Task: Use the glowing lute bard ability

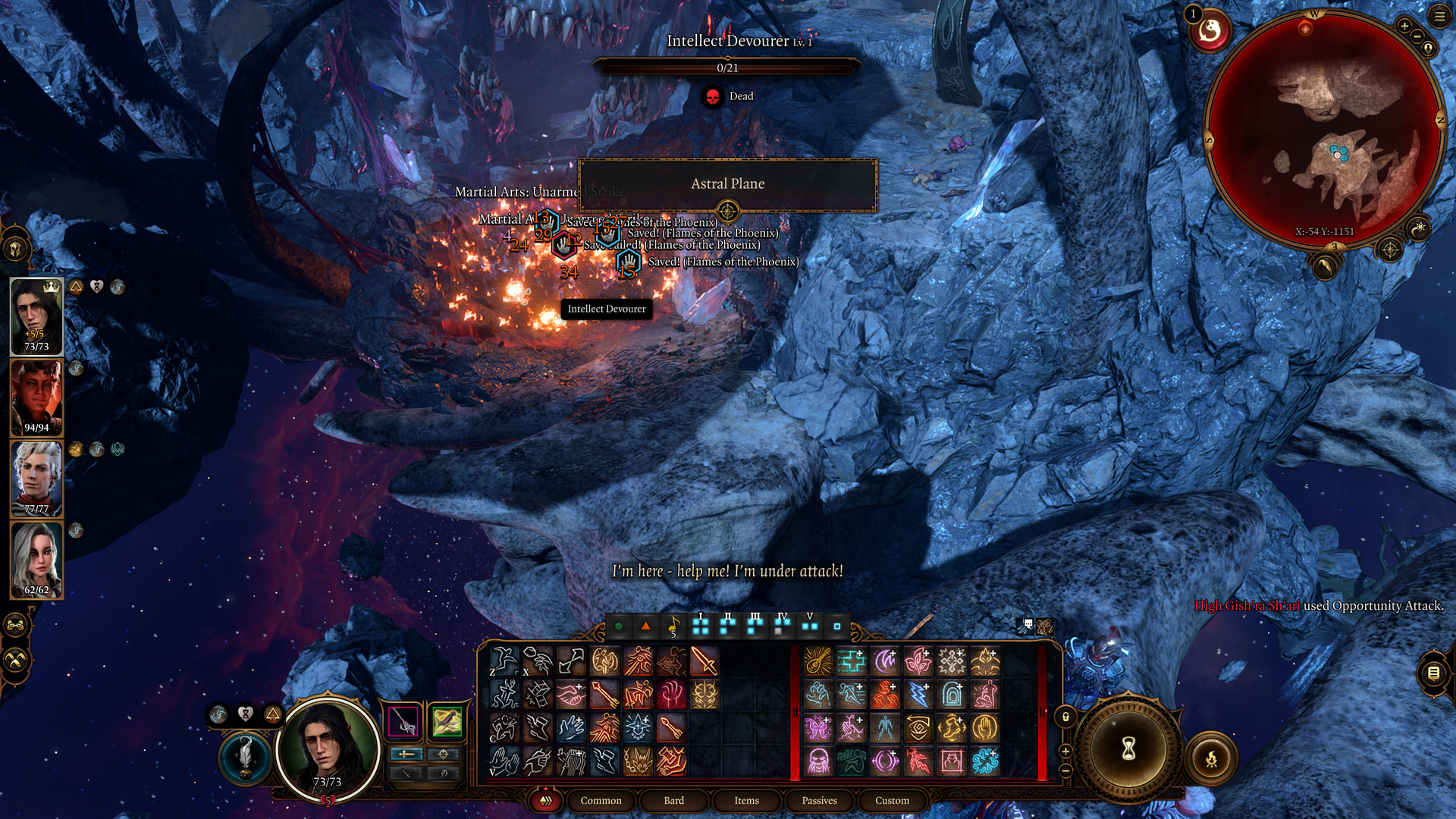Action: [818, 662]
